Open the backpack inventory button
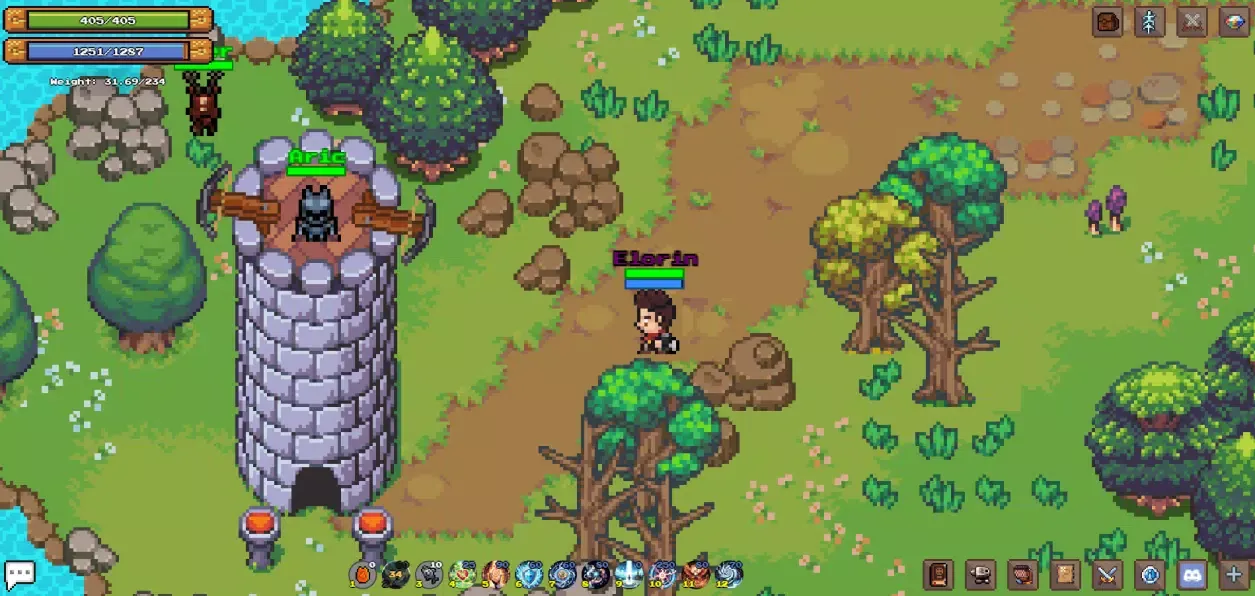The height and width of the screenshot is (596, 1255). 1107,22
